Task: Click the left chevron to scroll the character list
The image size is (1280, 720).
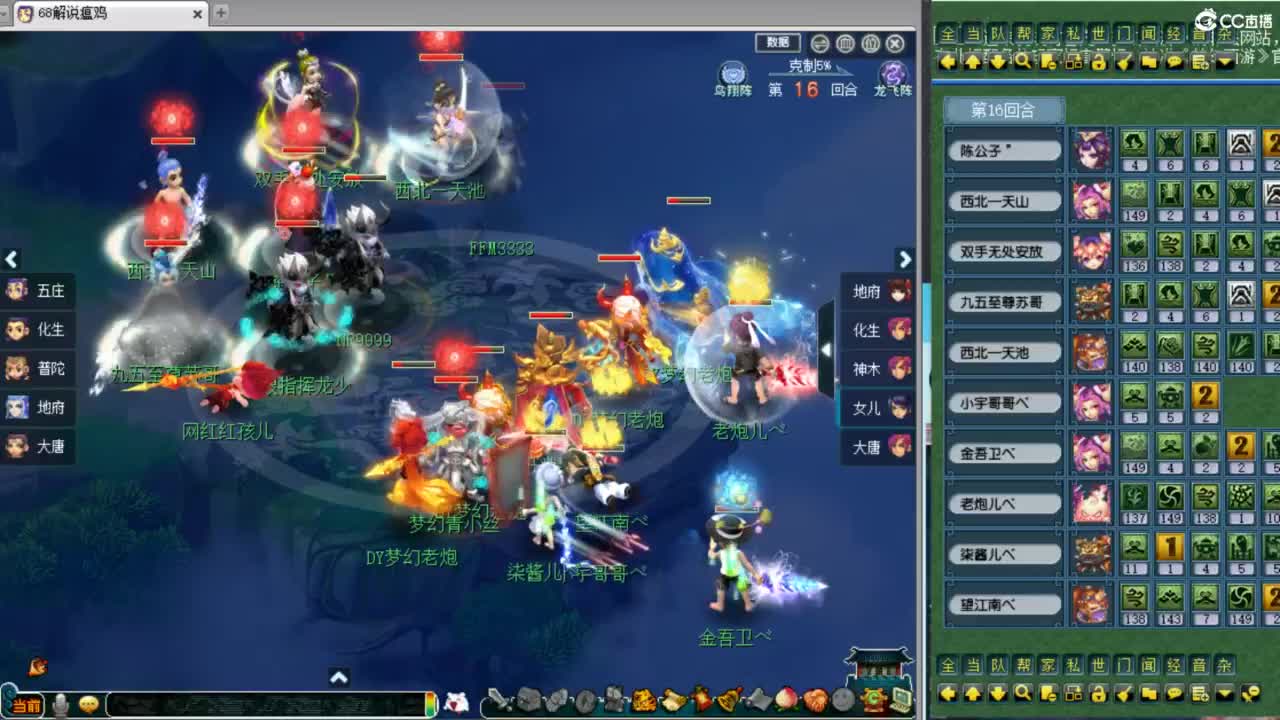Action: pyautogui.click(x=11, y=260)
